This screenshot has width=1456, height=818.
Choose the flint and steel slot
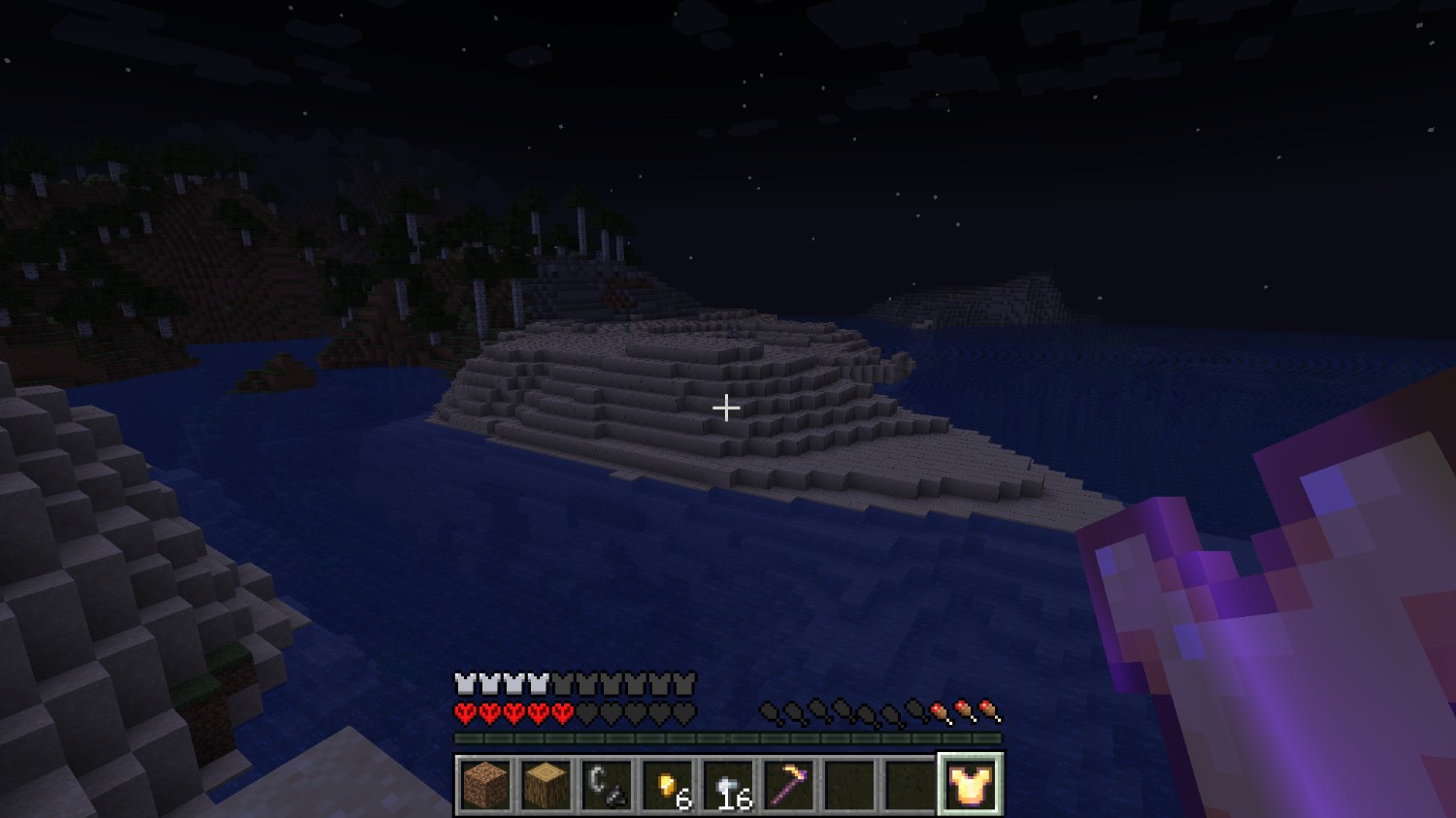click(x=607, y=784)
